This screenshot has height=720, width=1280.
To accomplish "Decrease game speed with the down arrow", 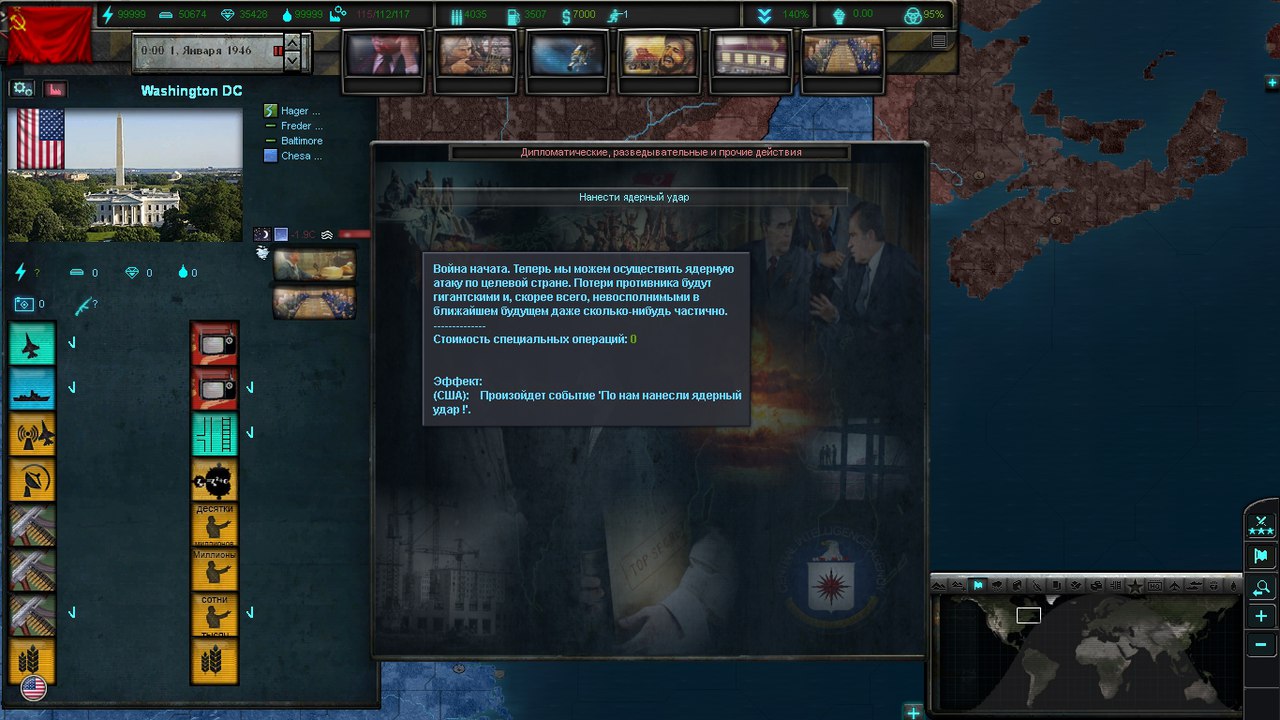I will click(x=292, y=60).
